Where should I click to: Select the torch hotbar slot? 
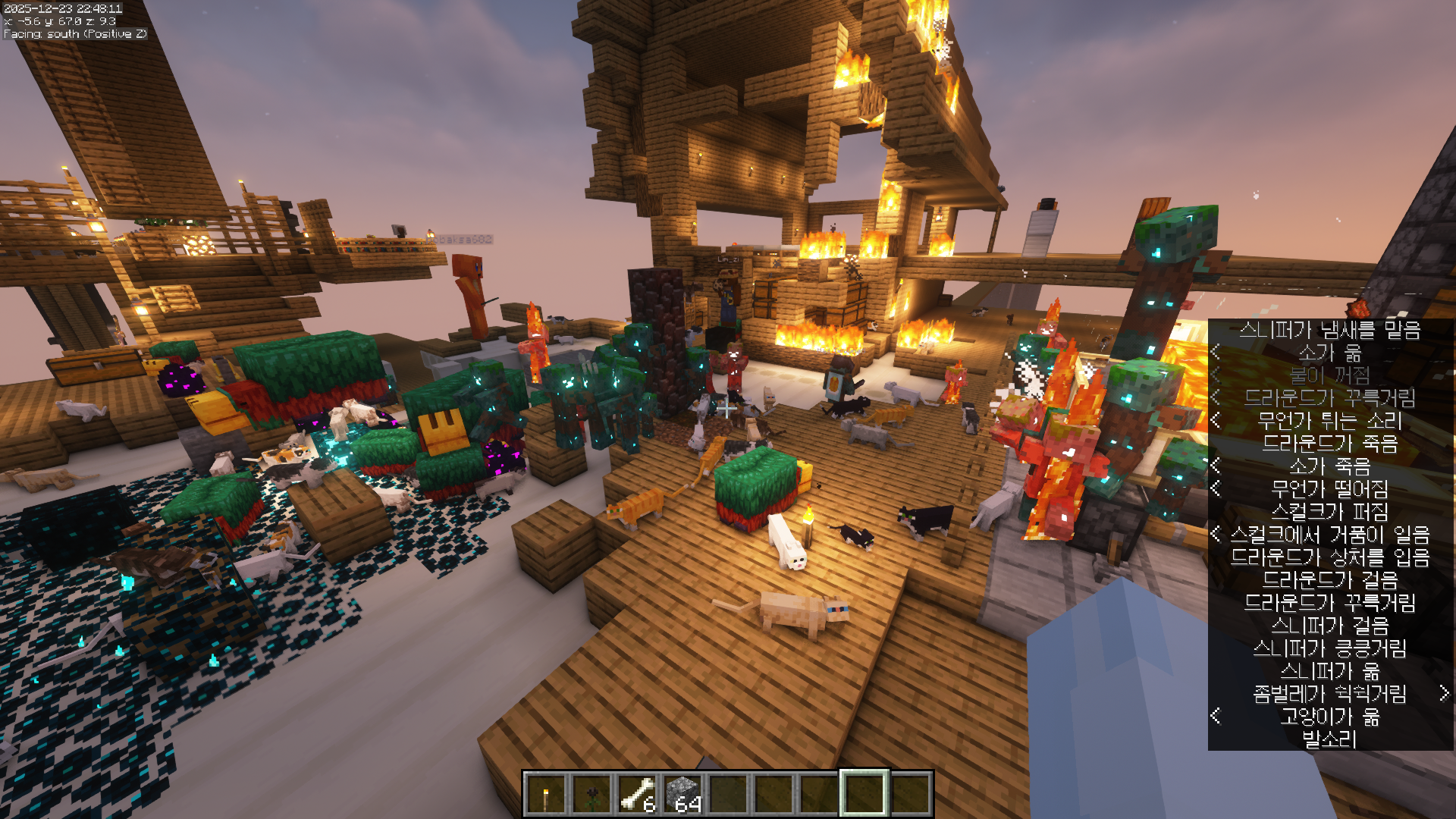[x=545, y=794]
